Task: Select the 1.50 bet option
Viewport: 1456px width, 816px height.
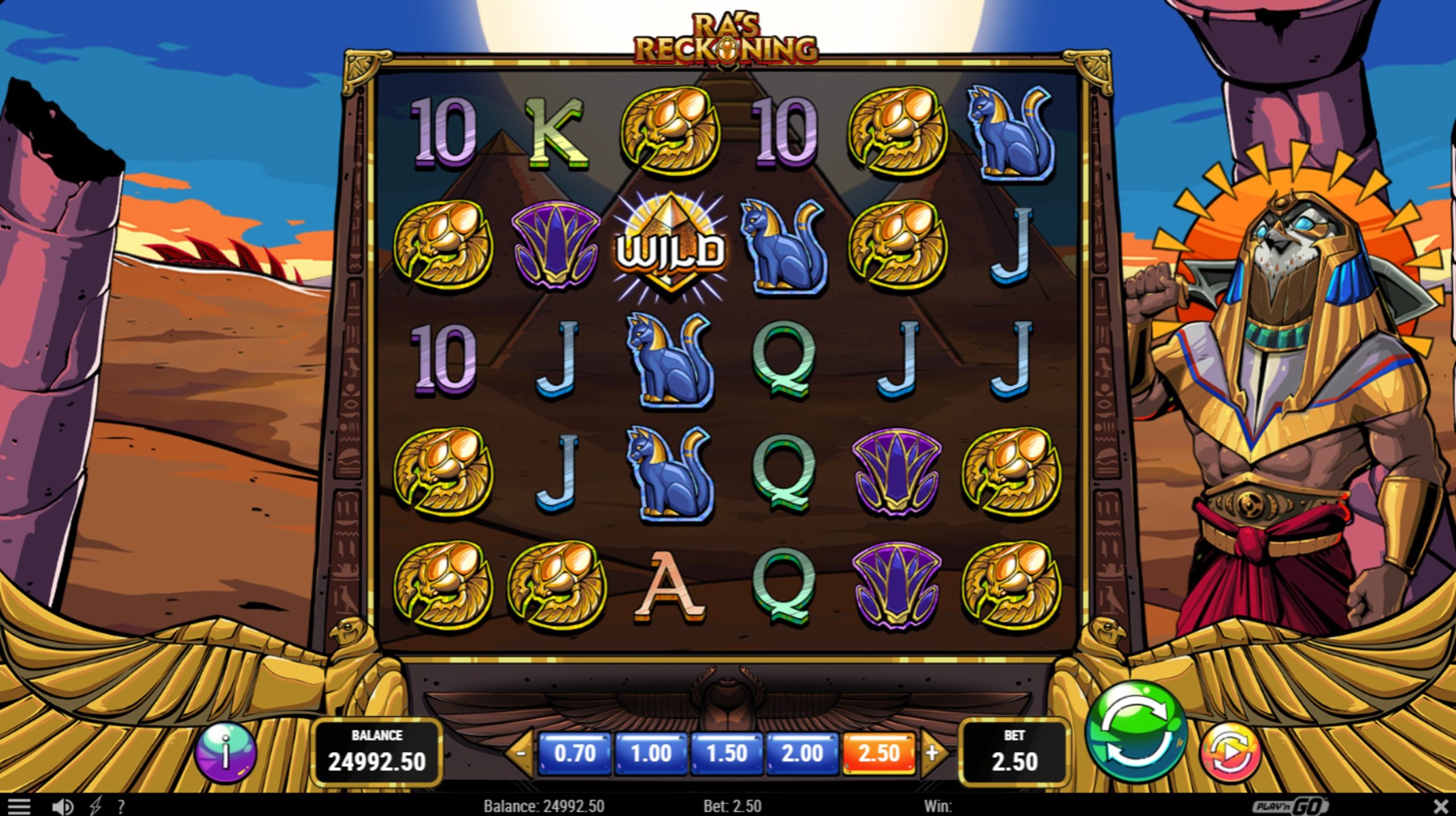Action: click(x=727, y=755)
